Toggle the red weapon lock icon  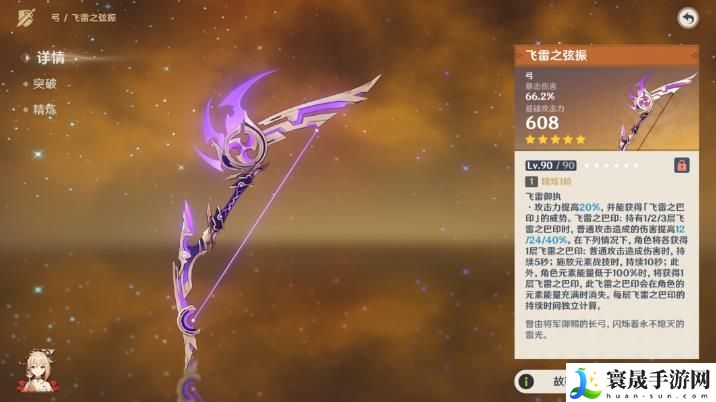point(681,164)
